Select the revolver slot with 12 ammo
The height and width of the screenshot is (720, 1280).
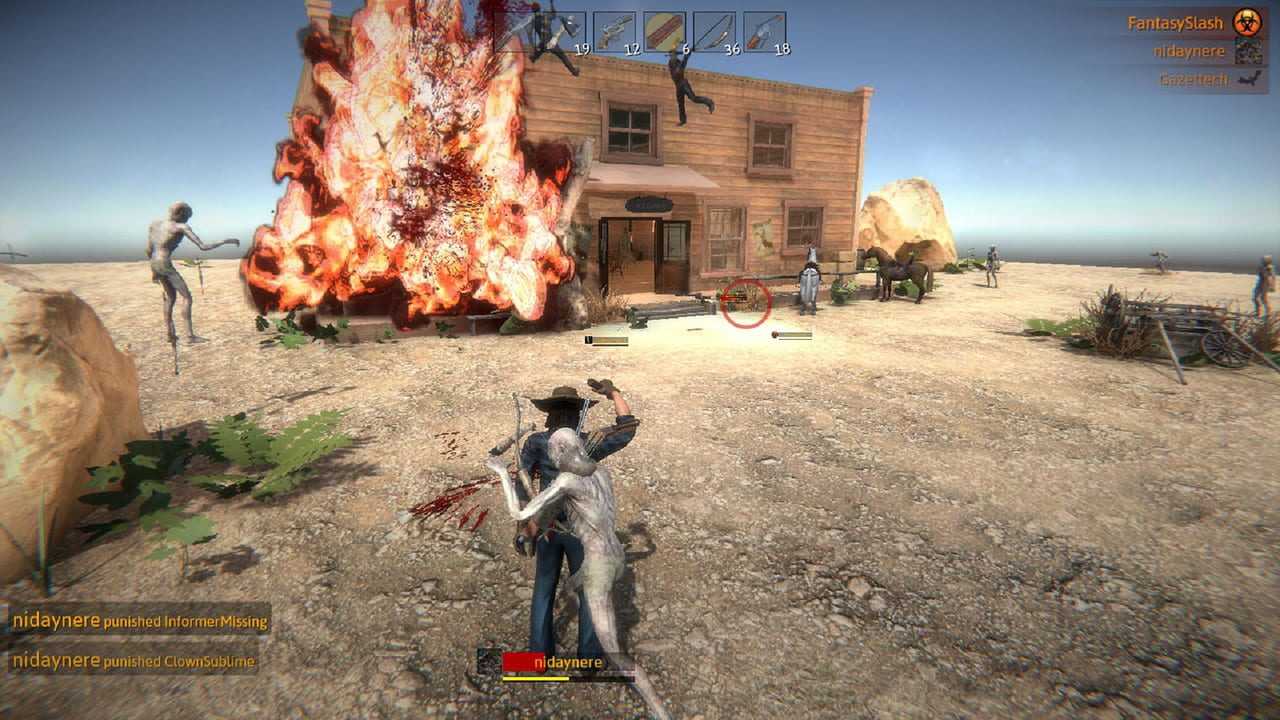[614, 32]
